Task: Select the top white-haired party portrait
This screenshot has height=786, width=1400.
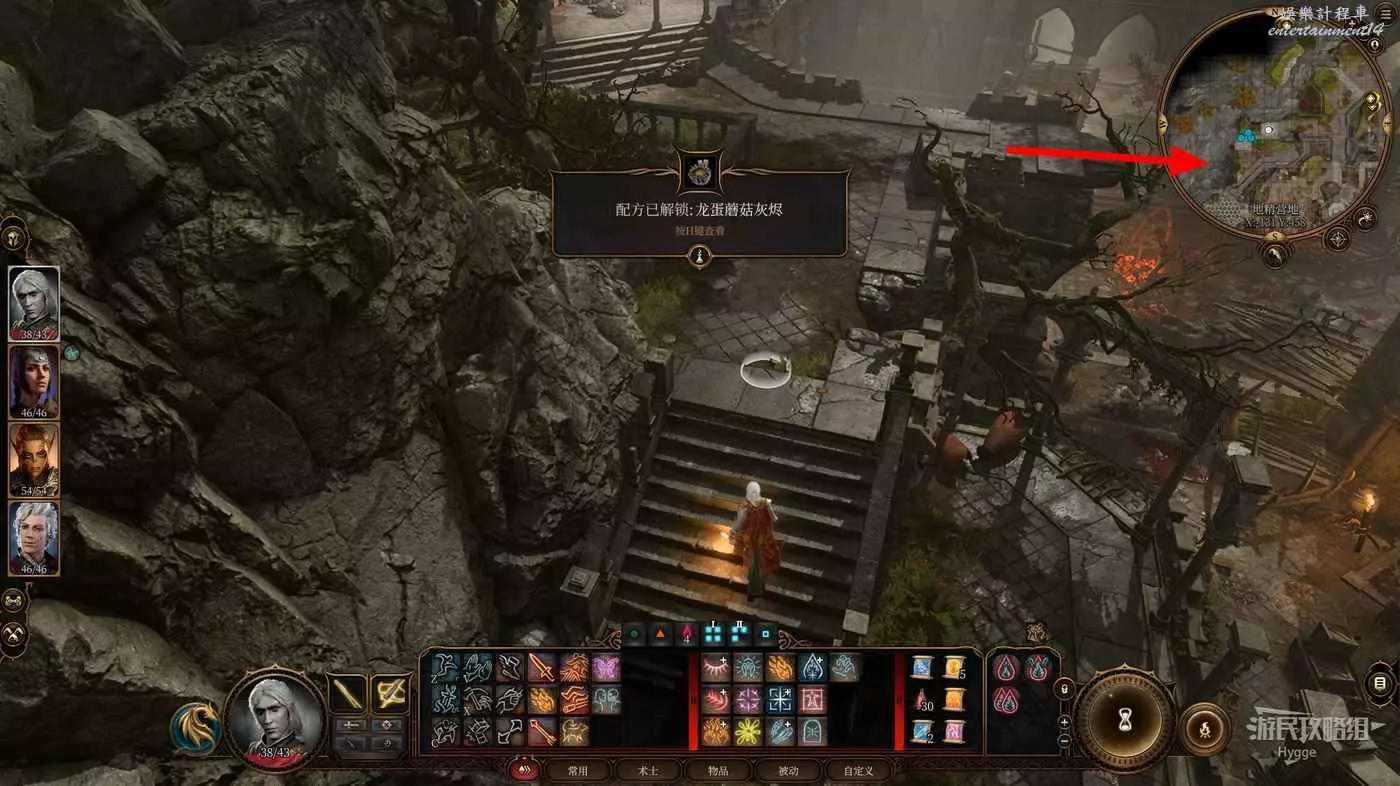Action: (34, 304)
